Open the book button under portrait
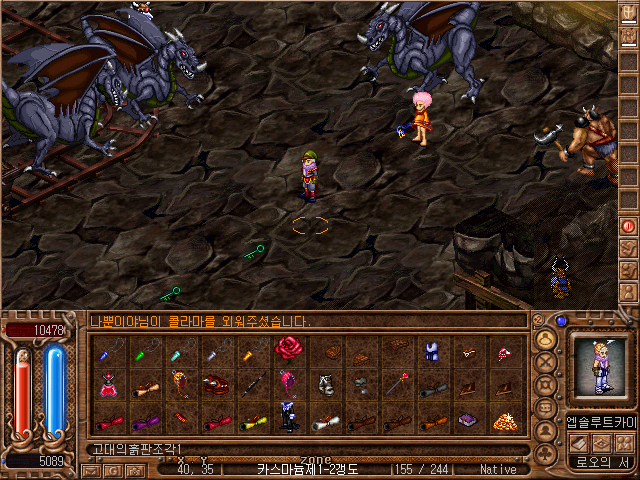 click(x=580, y=443)
